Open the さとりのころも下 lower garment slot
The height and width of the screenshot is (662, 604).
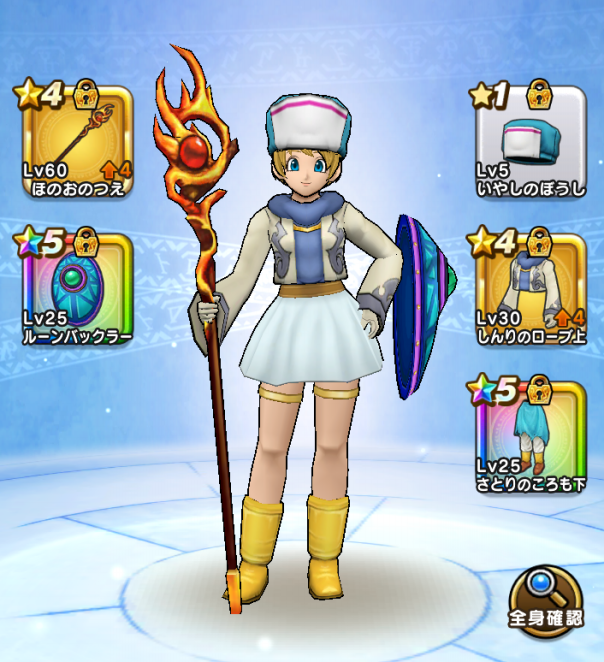point(528,432)
